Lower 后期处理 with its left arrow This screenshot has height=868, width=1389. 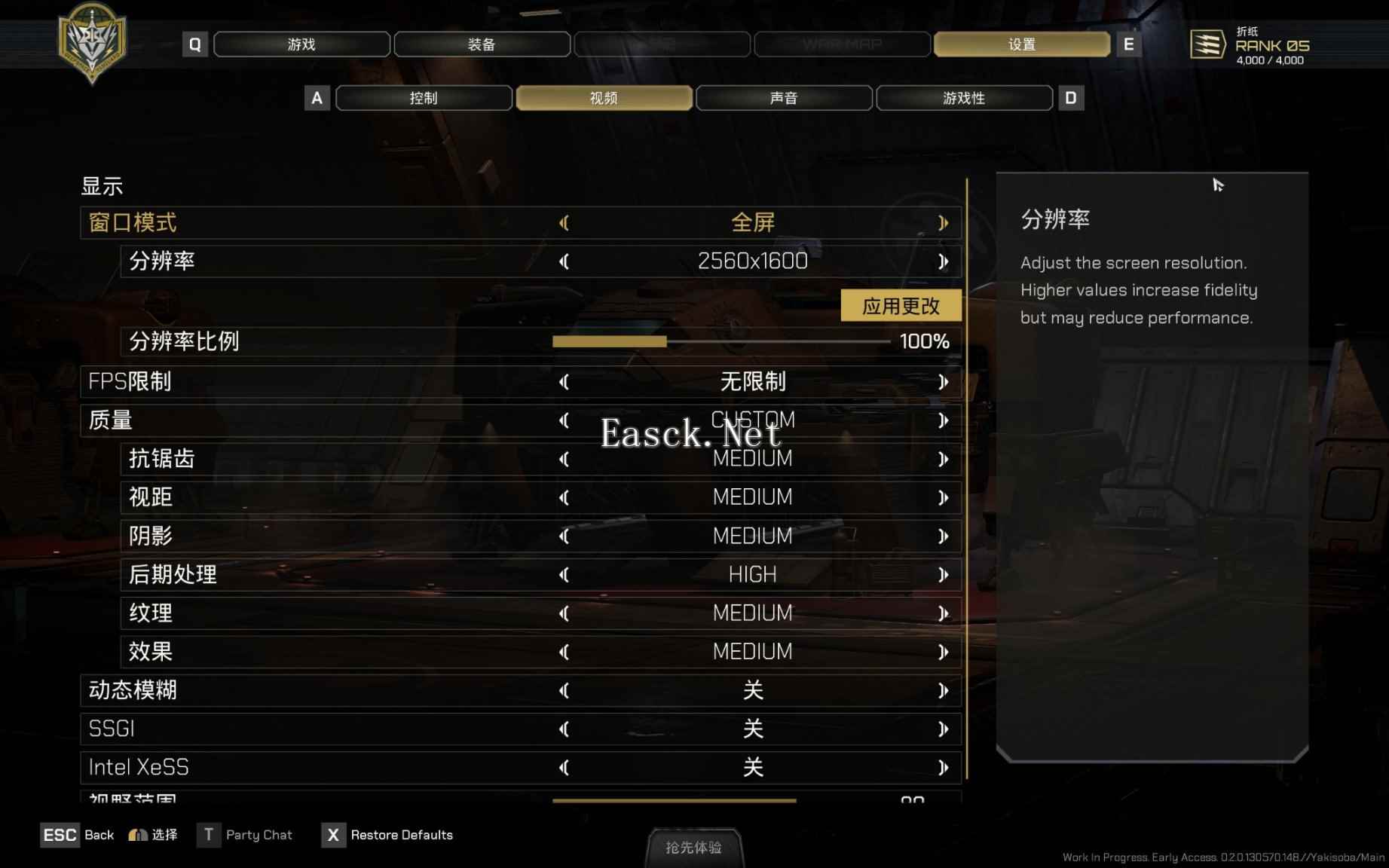point(564,575)
